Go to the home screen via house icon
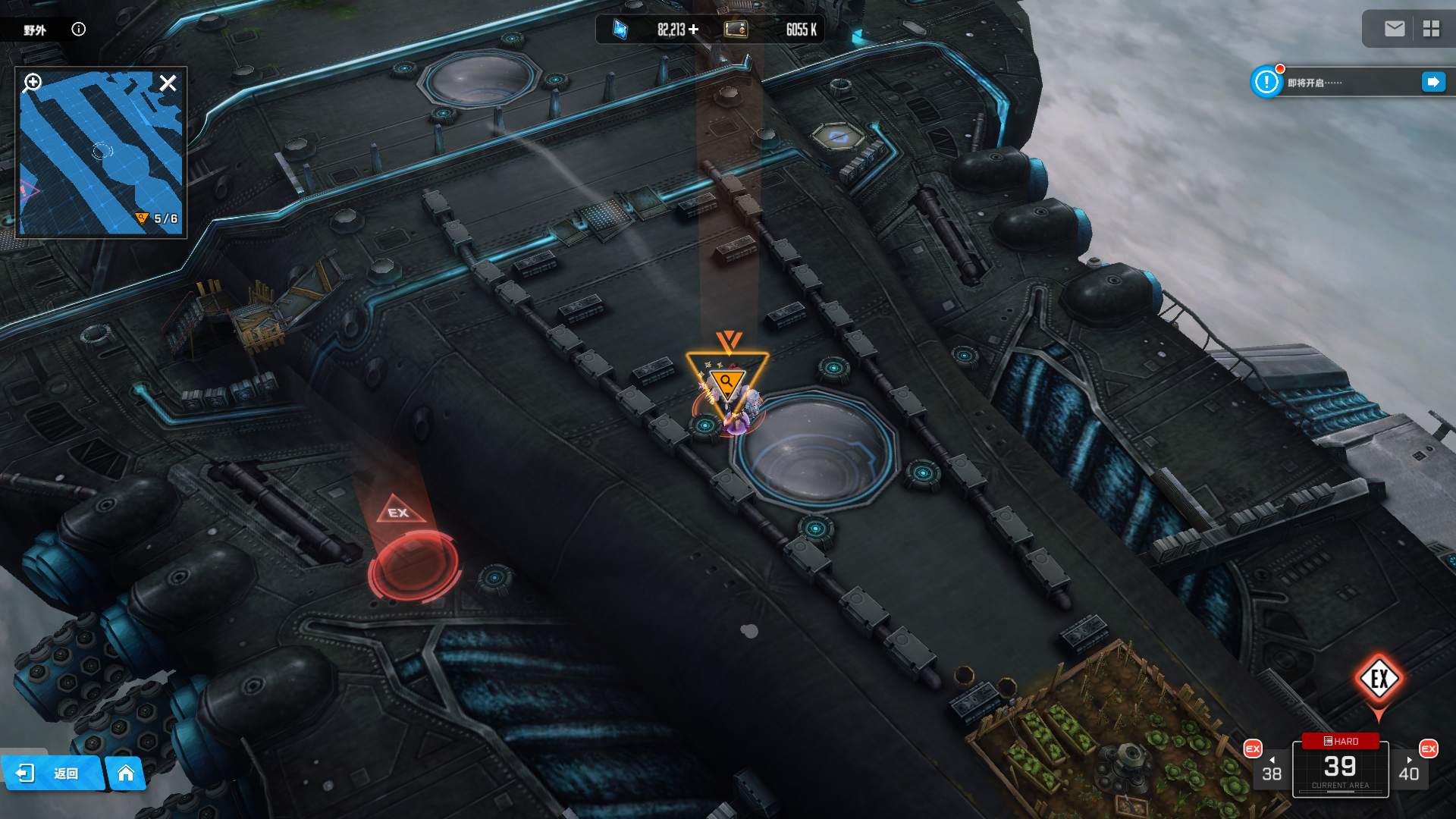This screenshot has width=1456, height=819. [126, 773]
